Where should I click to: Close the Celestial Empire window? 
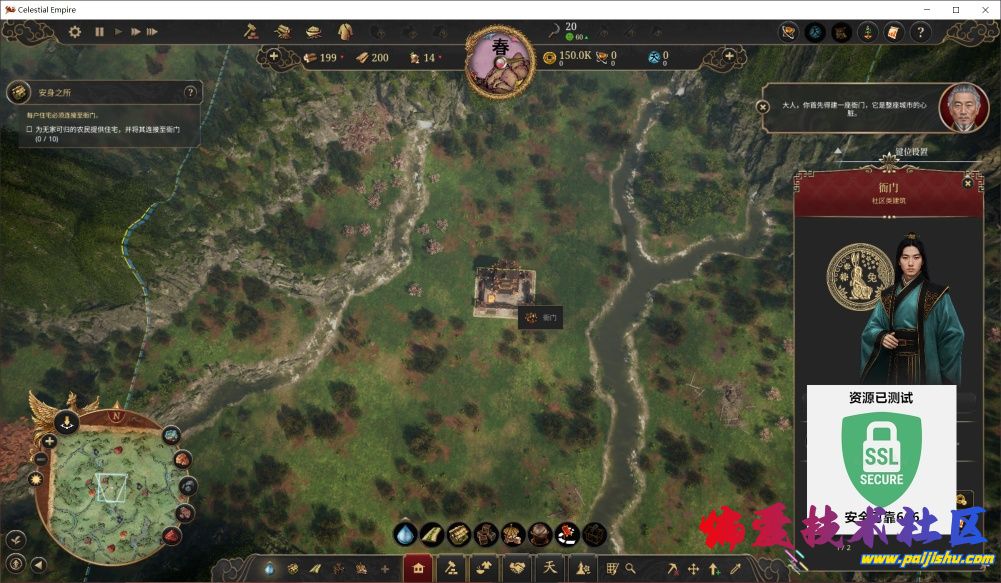(983, 9)
